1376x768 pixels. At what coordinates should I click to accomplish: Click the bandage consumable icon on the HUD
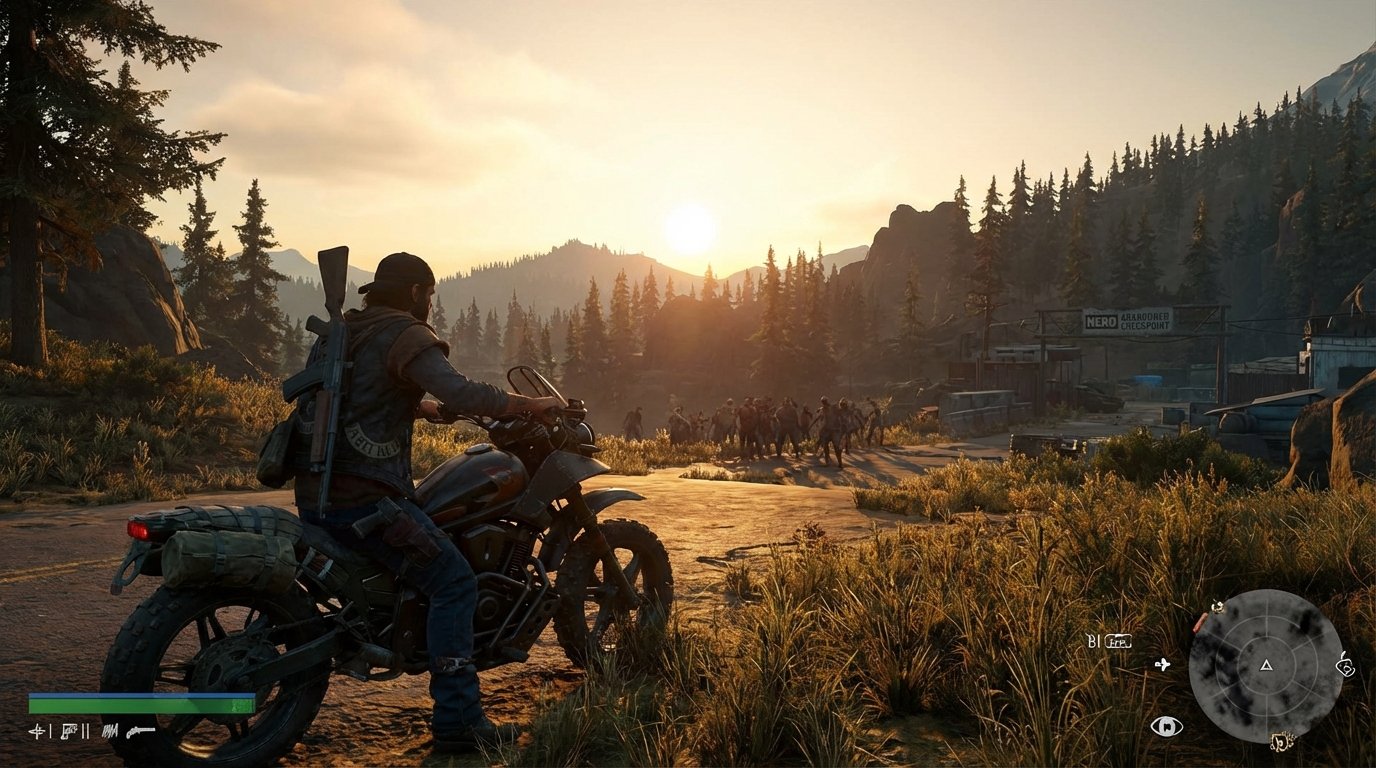coord(85,730)
